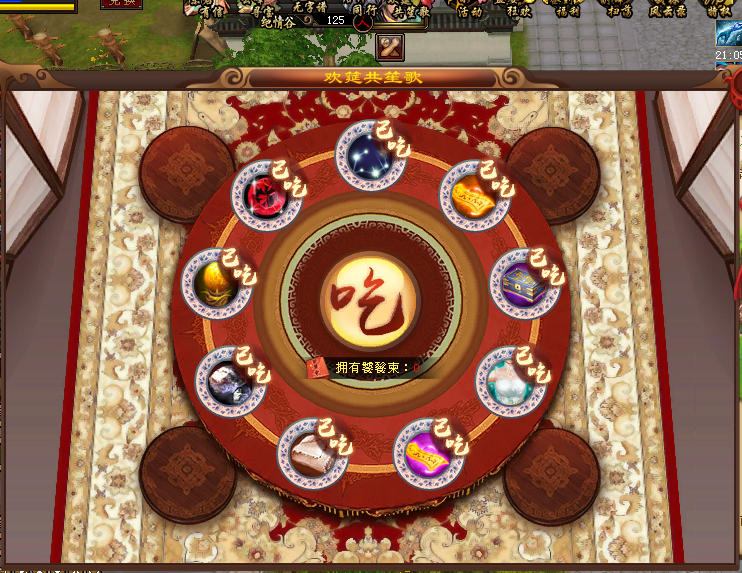This screenshot has height=573, width=742.
Task: Open the 活动 events menu
Action: 468,10
